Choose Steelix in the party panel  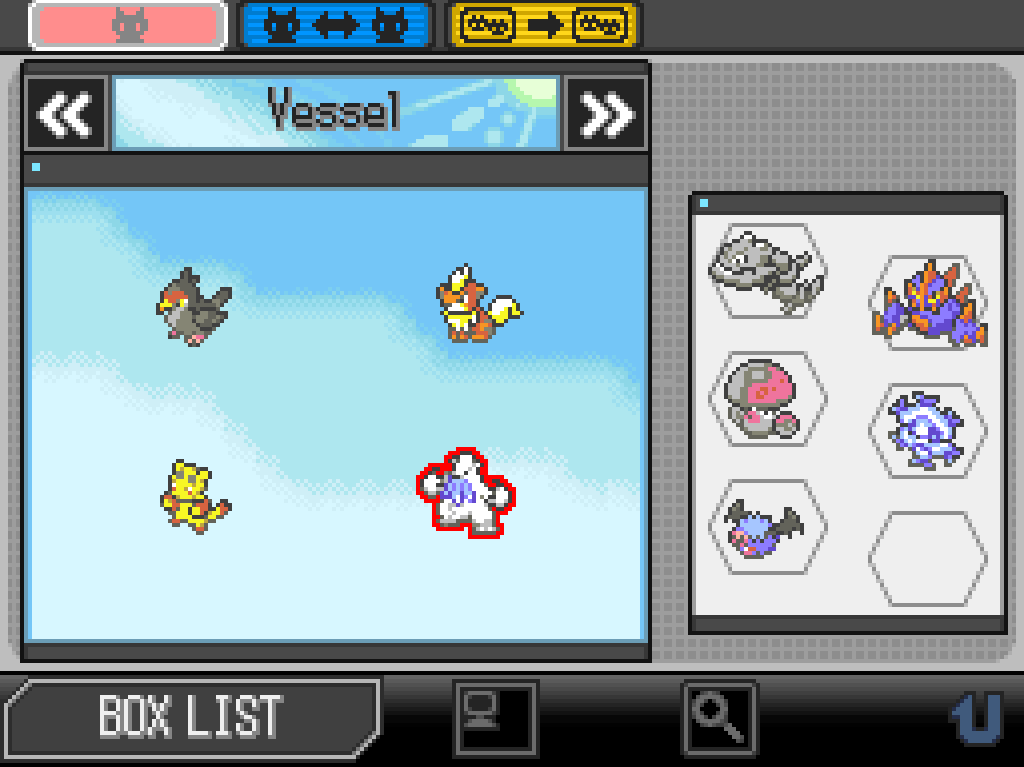click(x=767, y=270)
